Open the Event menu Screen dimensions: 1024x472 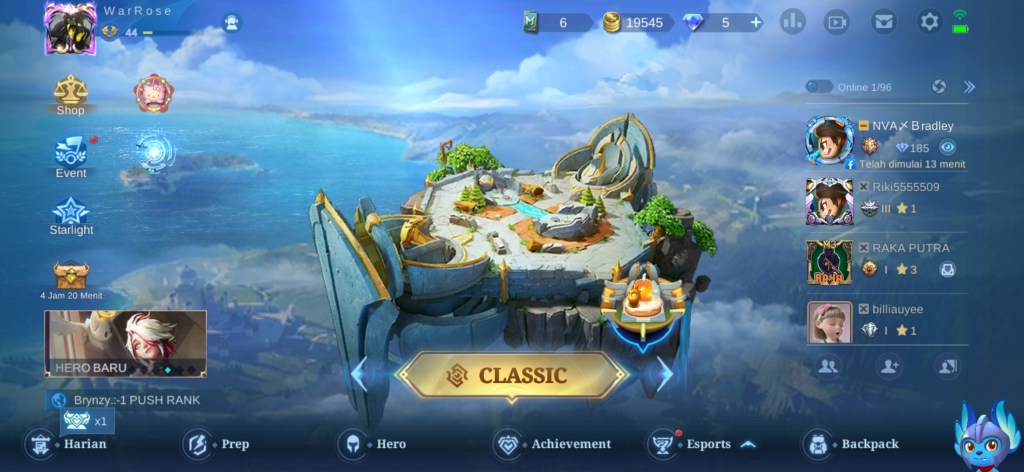[70, 157]
